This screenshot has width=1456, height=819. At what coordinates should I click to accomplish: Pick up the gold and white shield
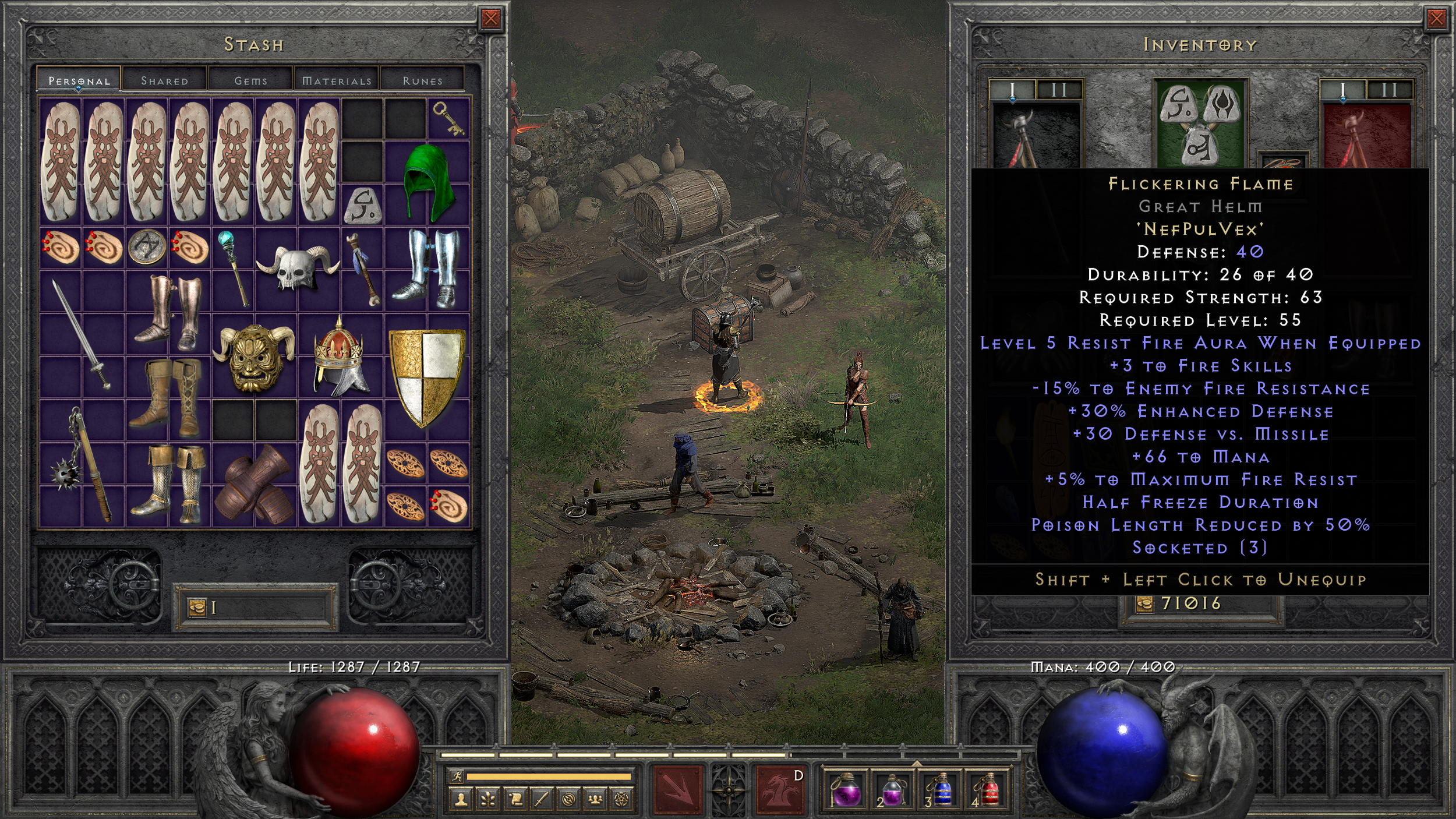click(x=427, y=376)
